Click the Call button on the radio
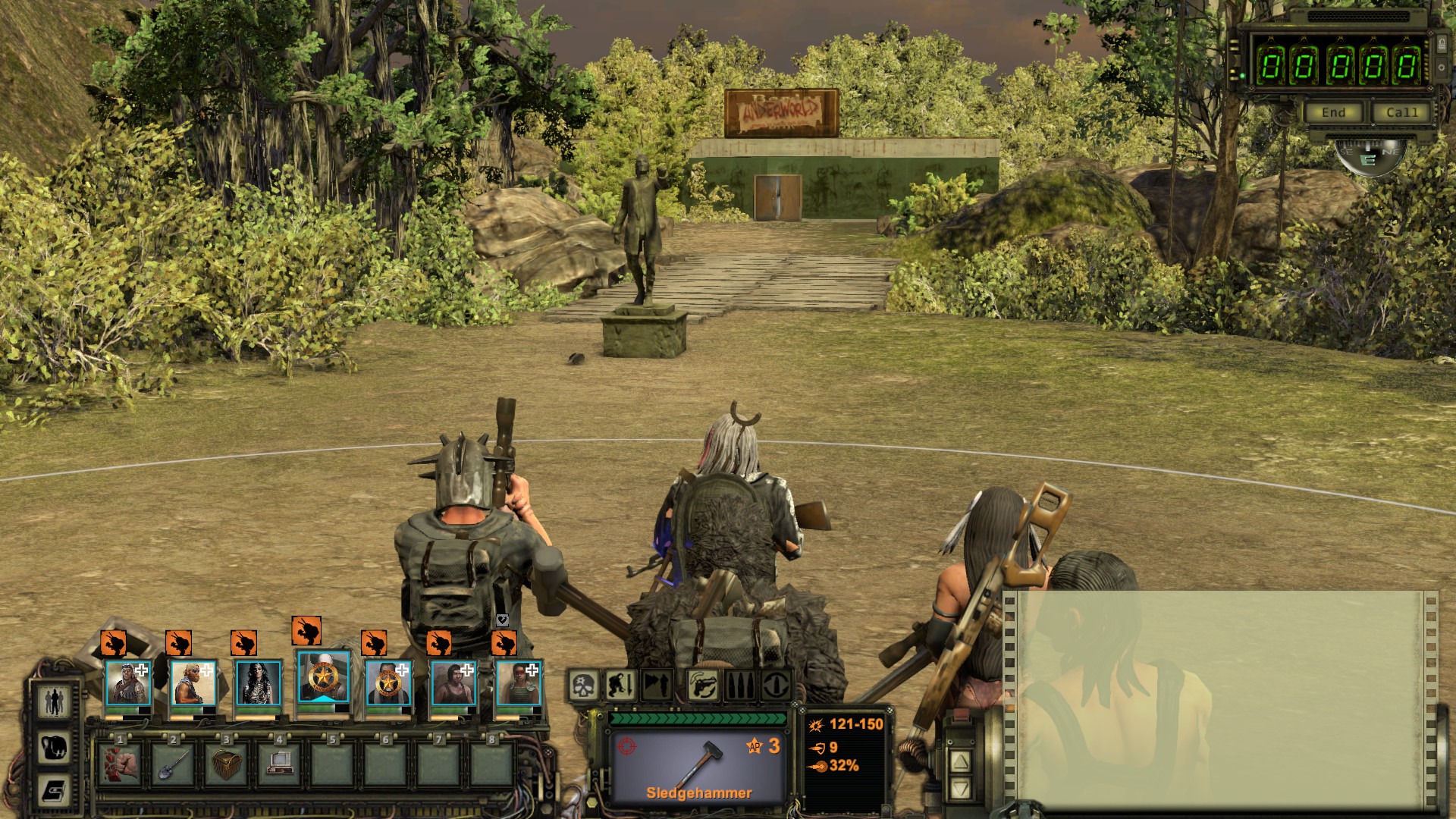 pyautogui.click(x=1401, y=113)
